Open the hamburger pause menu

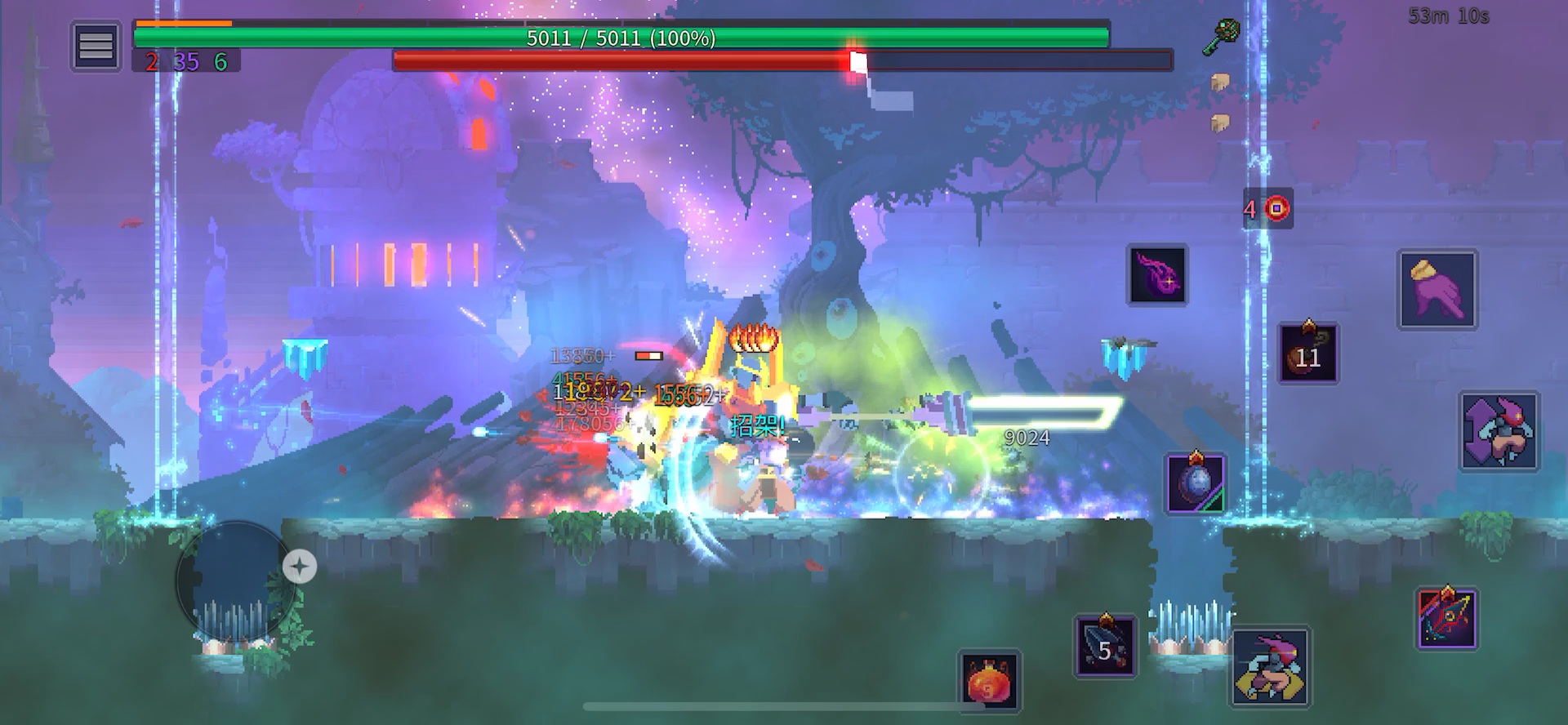coord(95,47)
